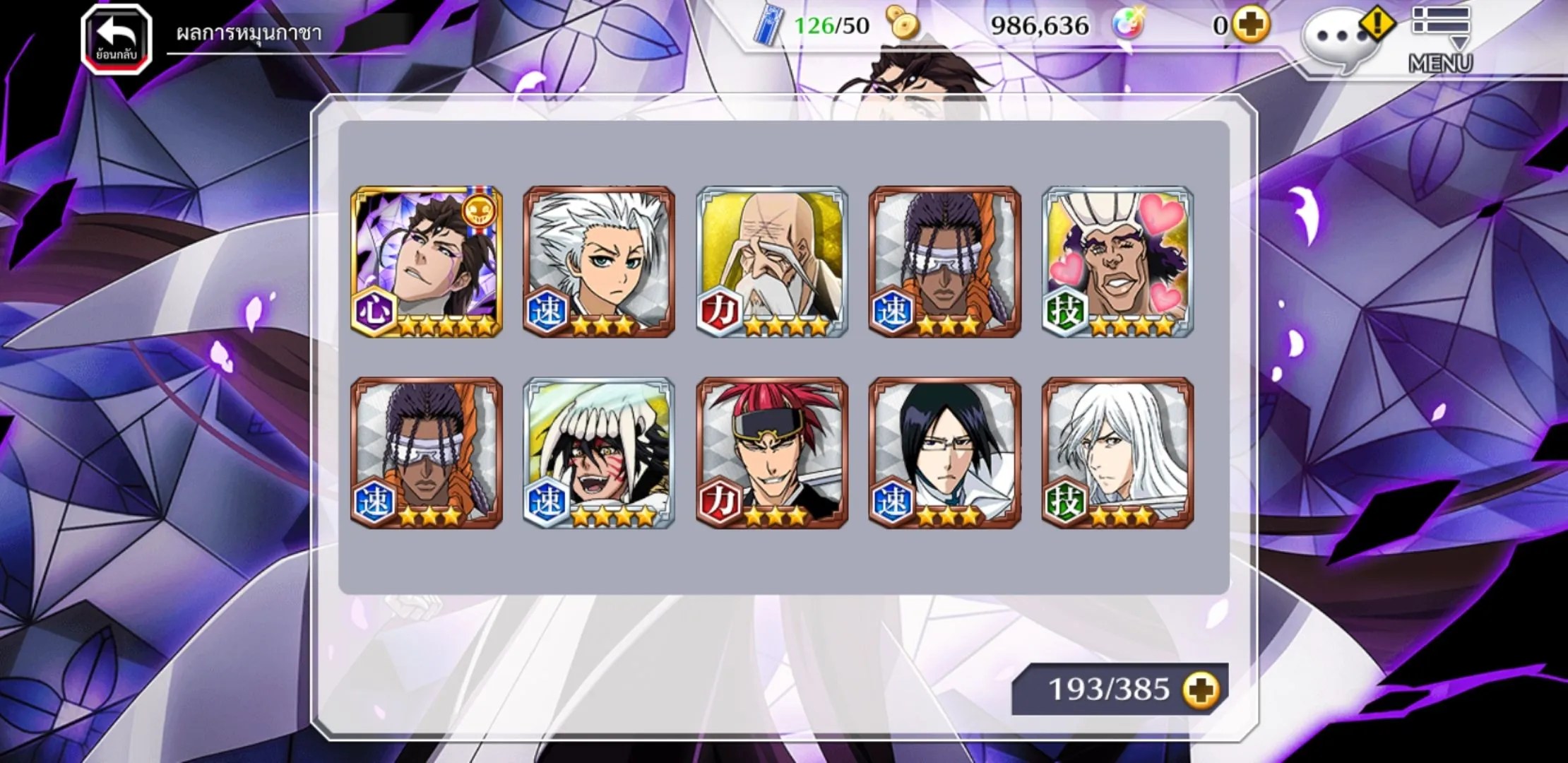The width and height of the screenshot is (1568, 763).
Task: Open the MENU dropdown
Action: point(1441,39)
